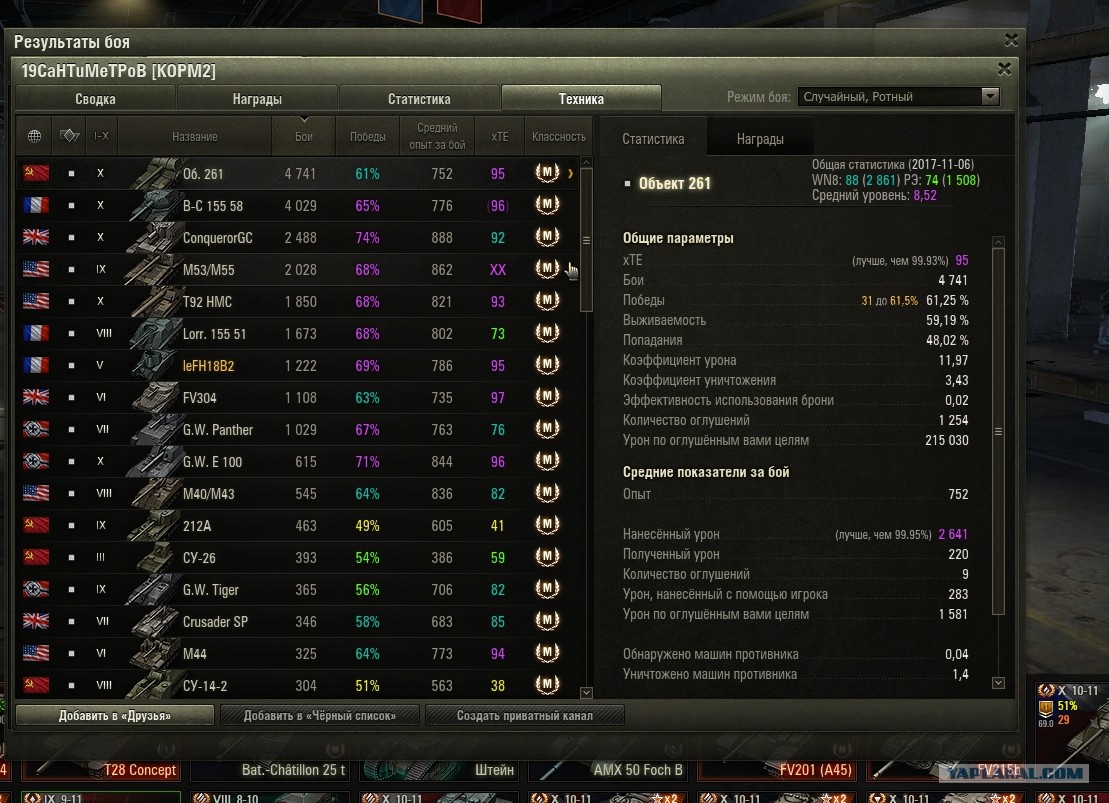This screenshot has height=803, width=1109.
Task: Select the T92 HMC vehicle row
Action: (x=300, y=302)
